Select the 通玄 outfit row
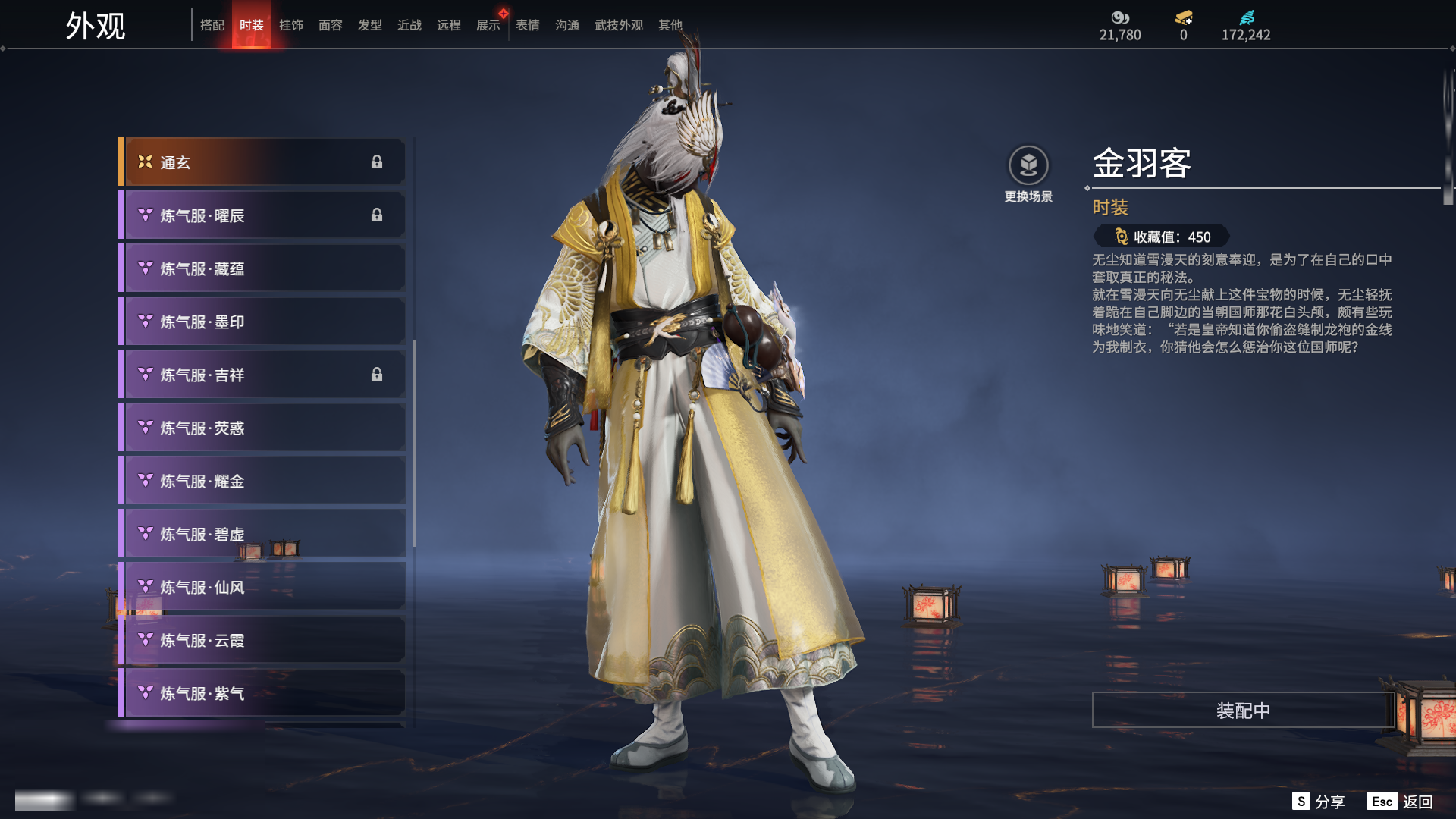Screen dimensions: 1456x819 point(262,162)
